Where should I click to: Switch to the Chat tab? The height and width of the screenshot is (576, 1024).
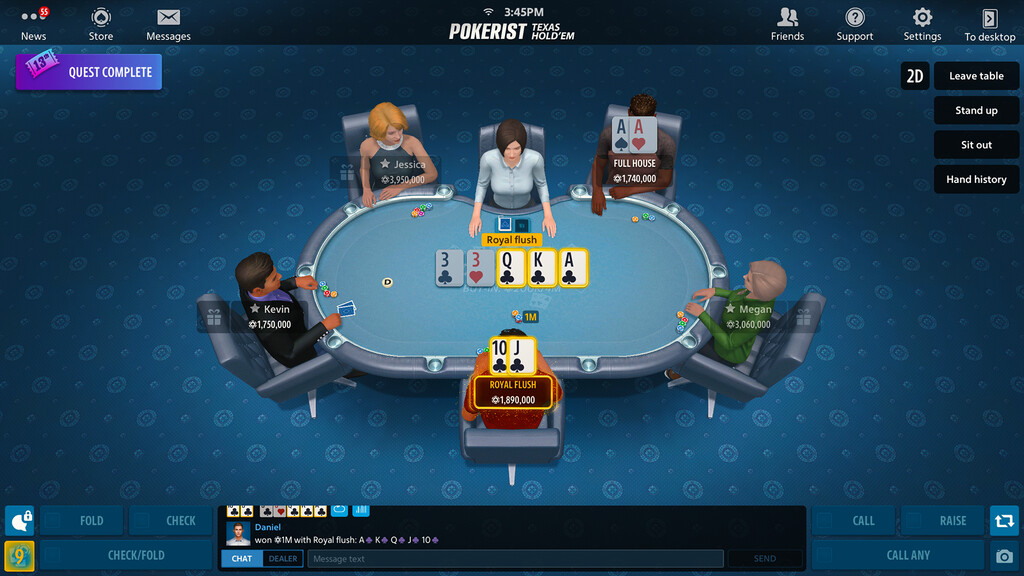pyautogui.click(x=242, y=559)
